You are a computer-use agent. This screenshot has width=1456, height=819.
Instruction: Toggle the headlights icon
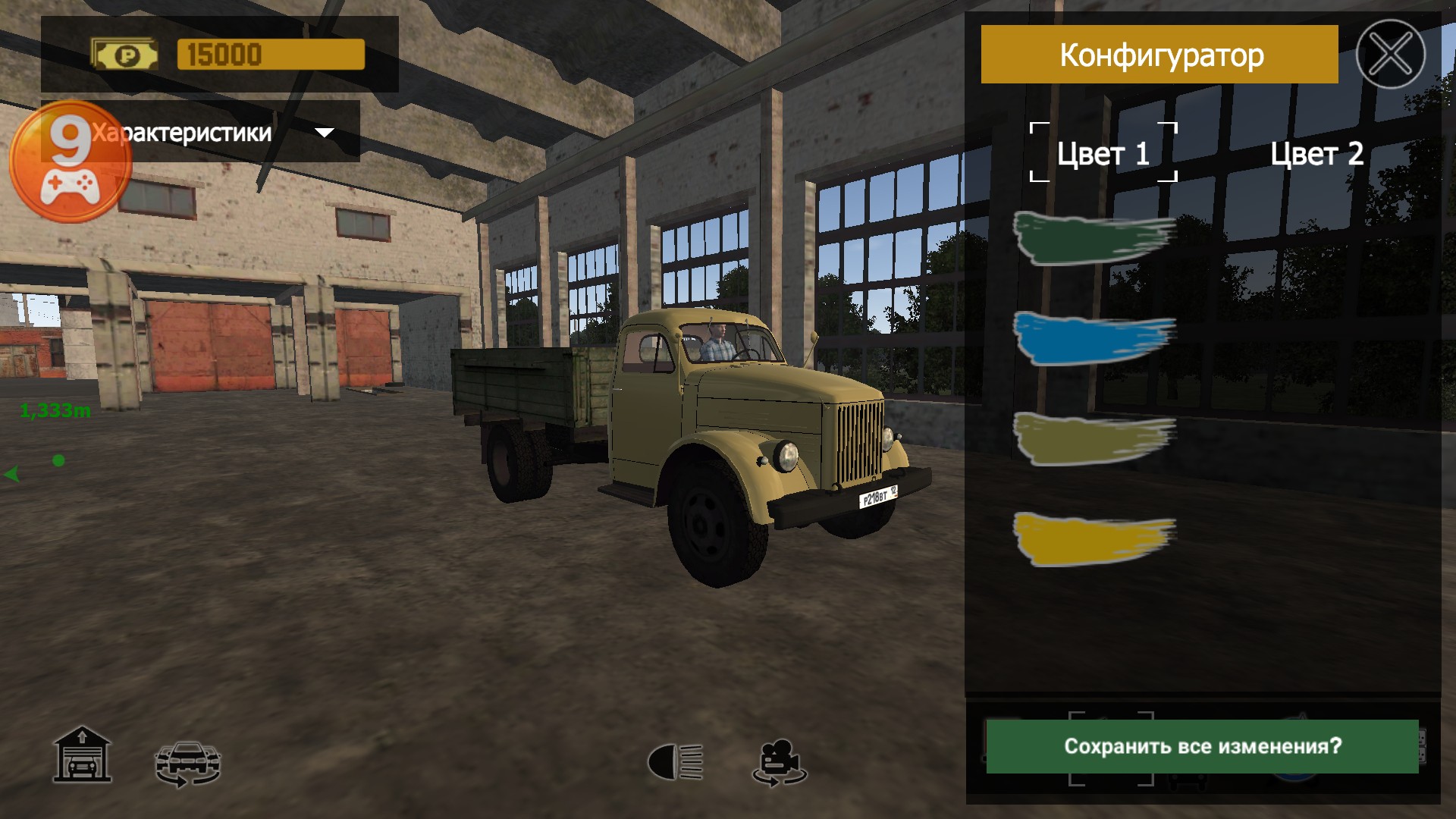click(x=675, y=761)
